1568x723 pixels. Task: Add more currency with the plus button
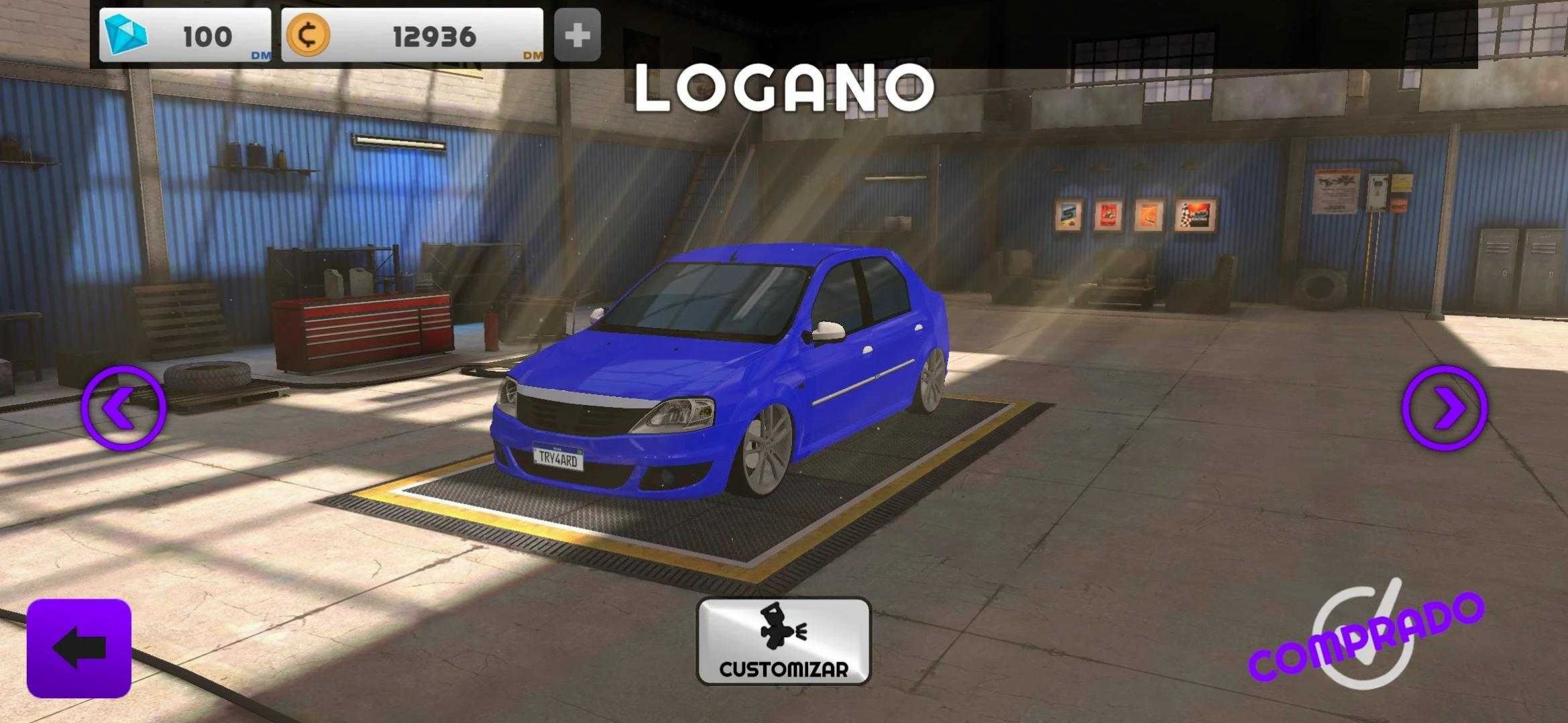[x=577, y=36]
